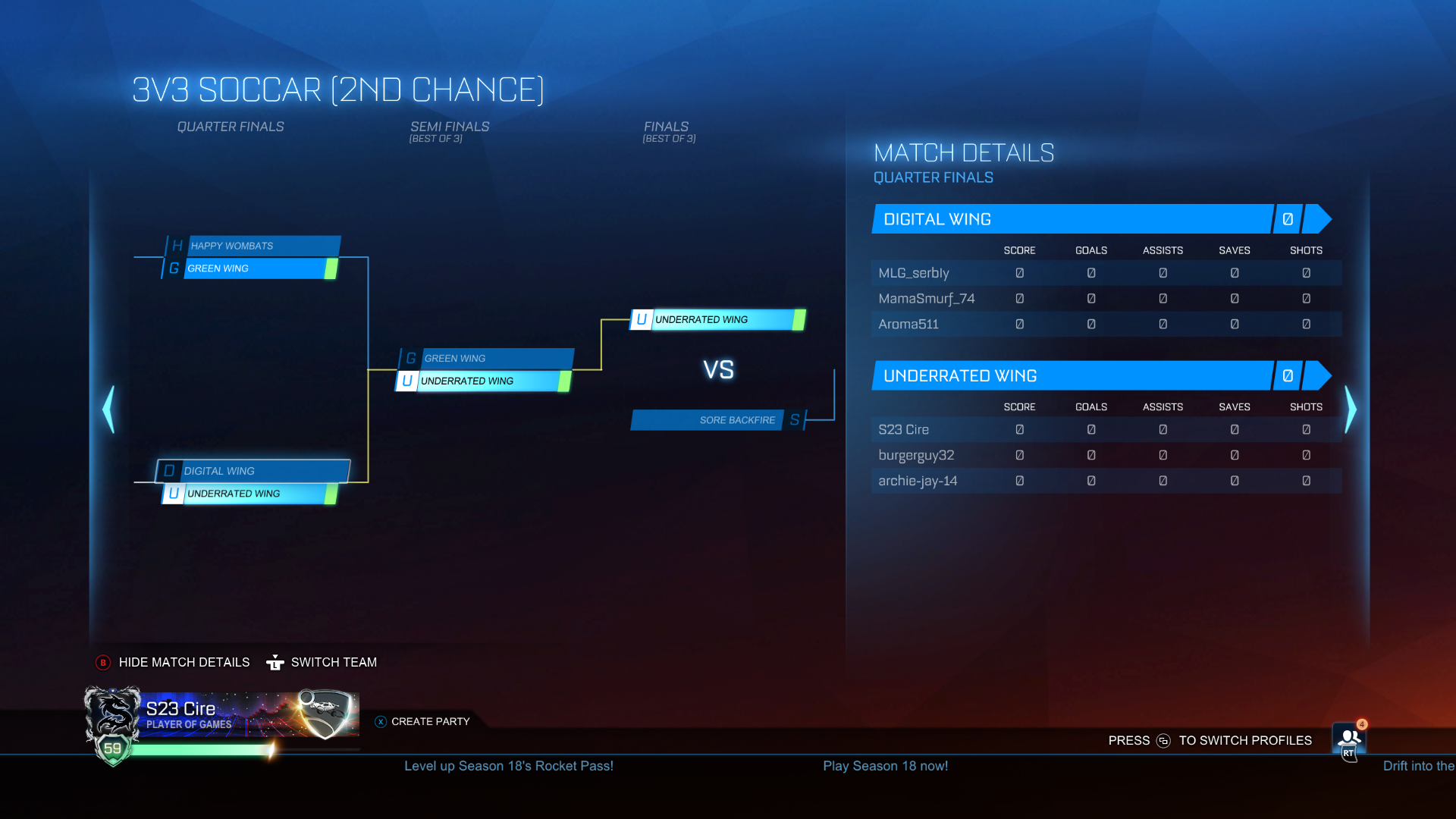Select the Finals stage header
1456x819 pixels.
[x=667, y=127]
